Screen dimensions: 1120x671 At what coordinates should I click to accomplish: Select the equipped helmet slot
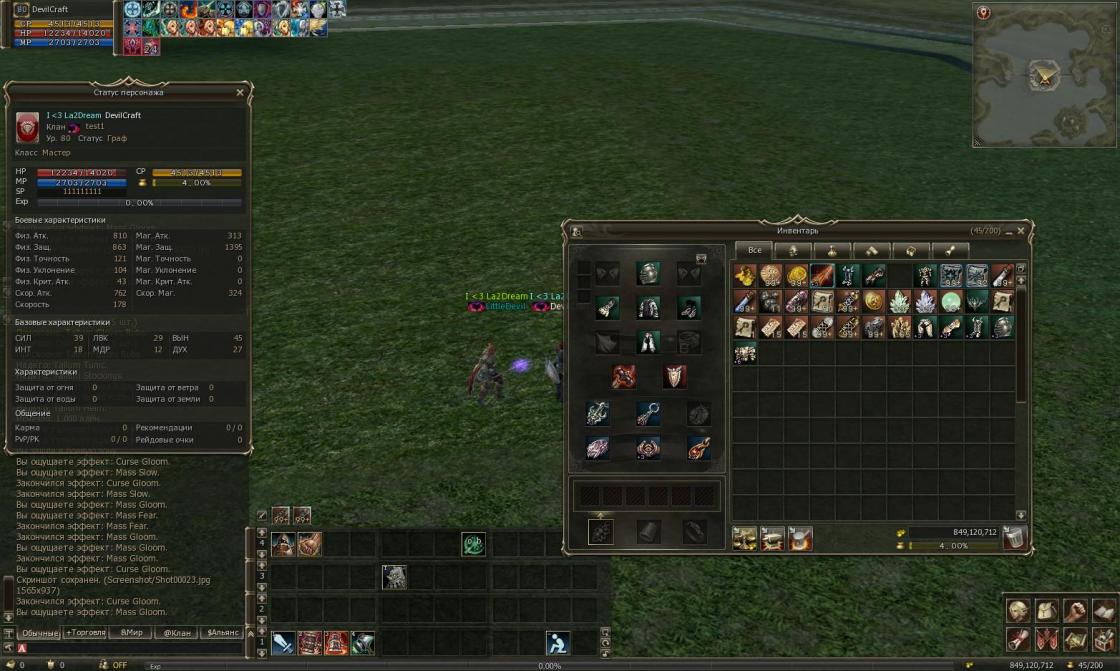pos(648,273)
